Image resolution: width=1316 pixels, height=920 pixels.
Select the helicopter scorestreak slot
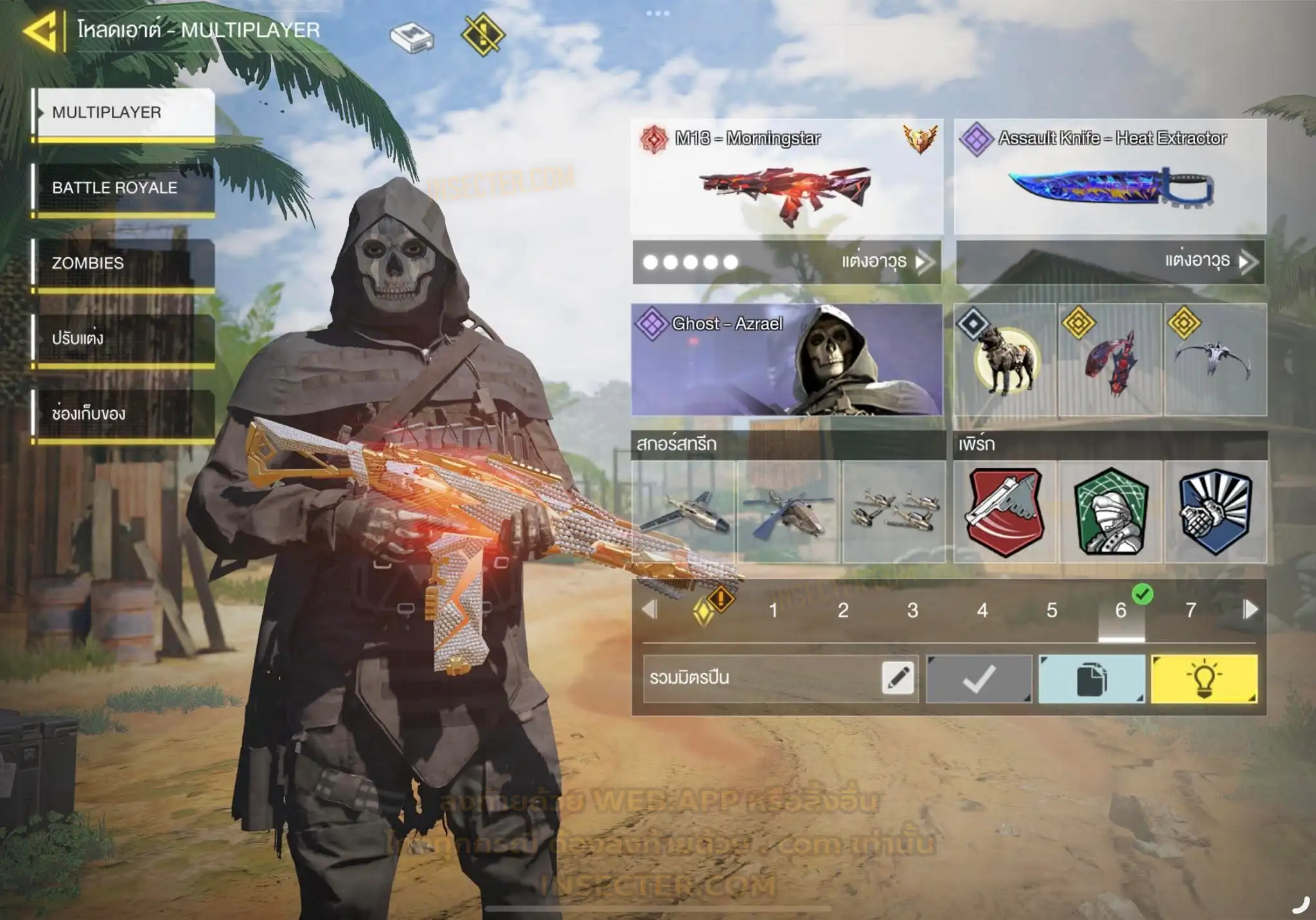pos(788,512)
